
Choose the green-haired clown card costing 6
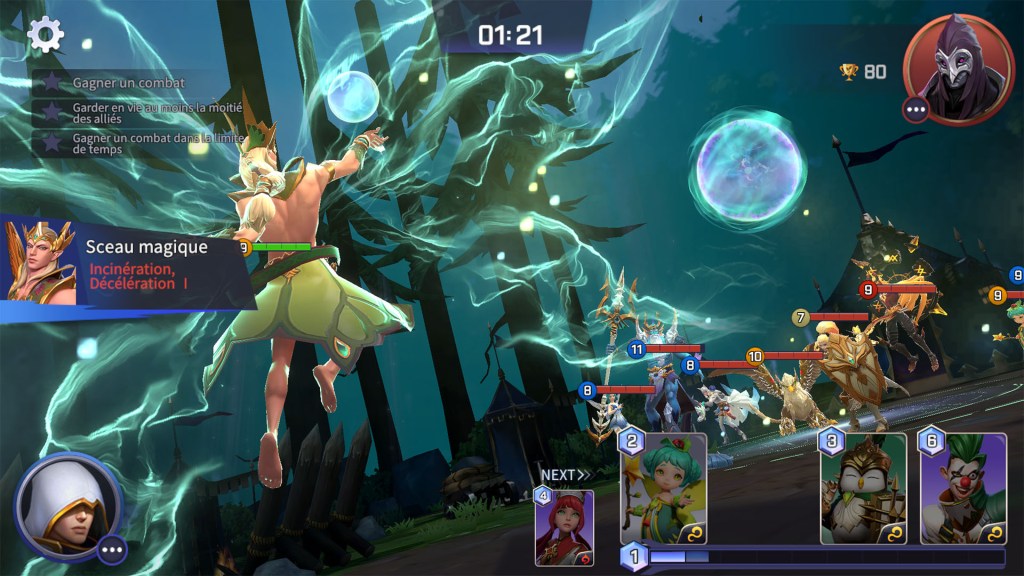[x=963, y=489]
